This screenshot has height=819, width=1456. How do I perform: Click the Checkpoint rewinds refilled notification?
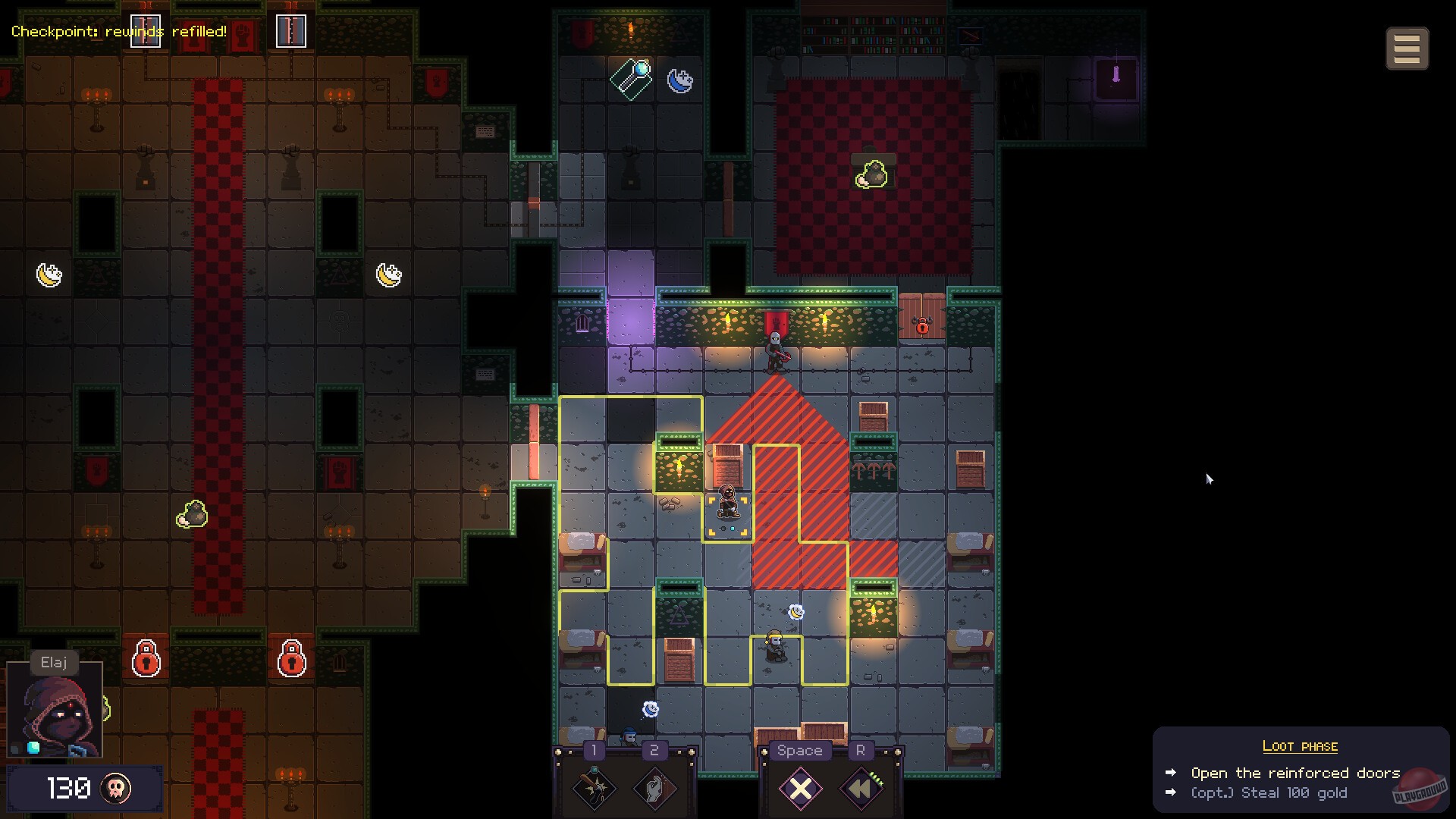tap(118, 32)
